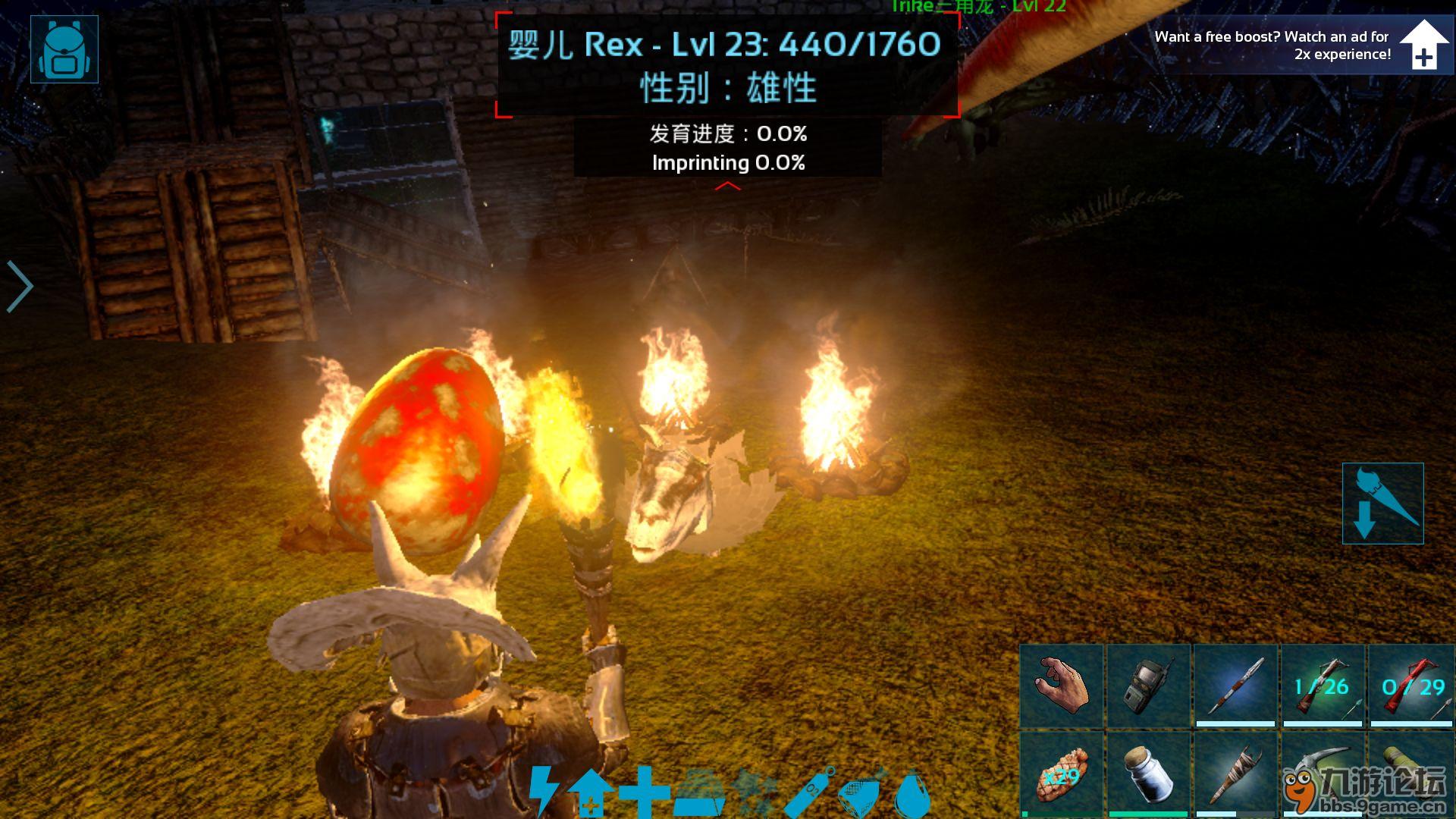Equip the pickaxe from the hotbar
1456x819 pixels.
pyautogui.click(x=1323, y=770)
